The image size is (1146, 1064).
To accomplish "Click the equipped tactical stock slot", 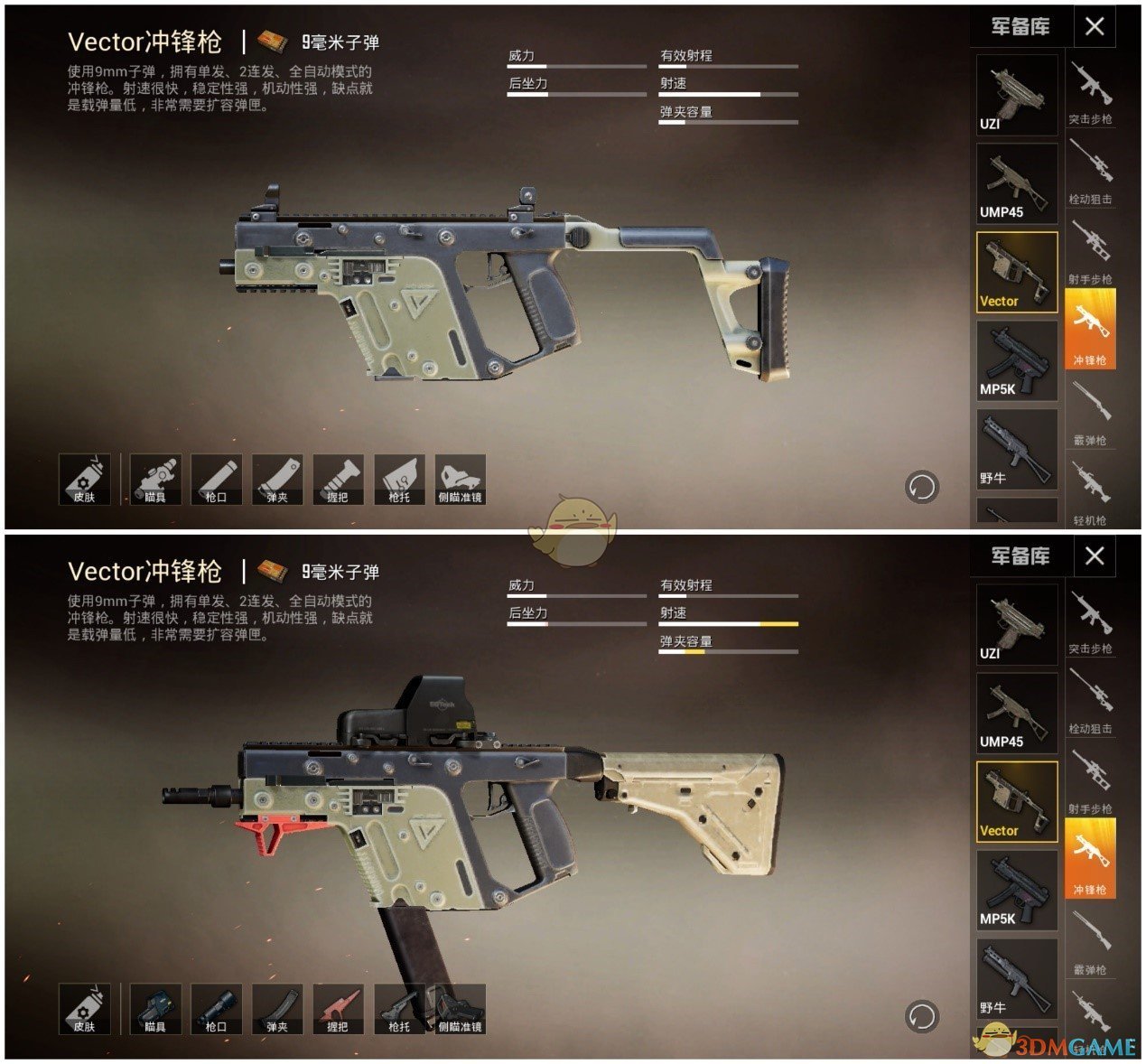I will coord(399,1008).
